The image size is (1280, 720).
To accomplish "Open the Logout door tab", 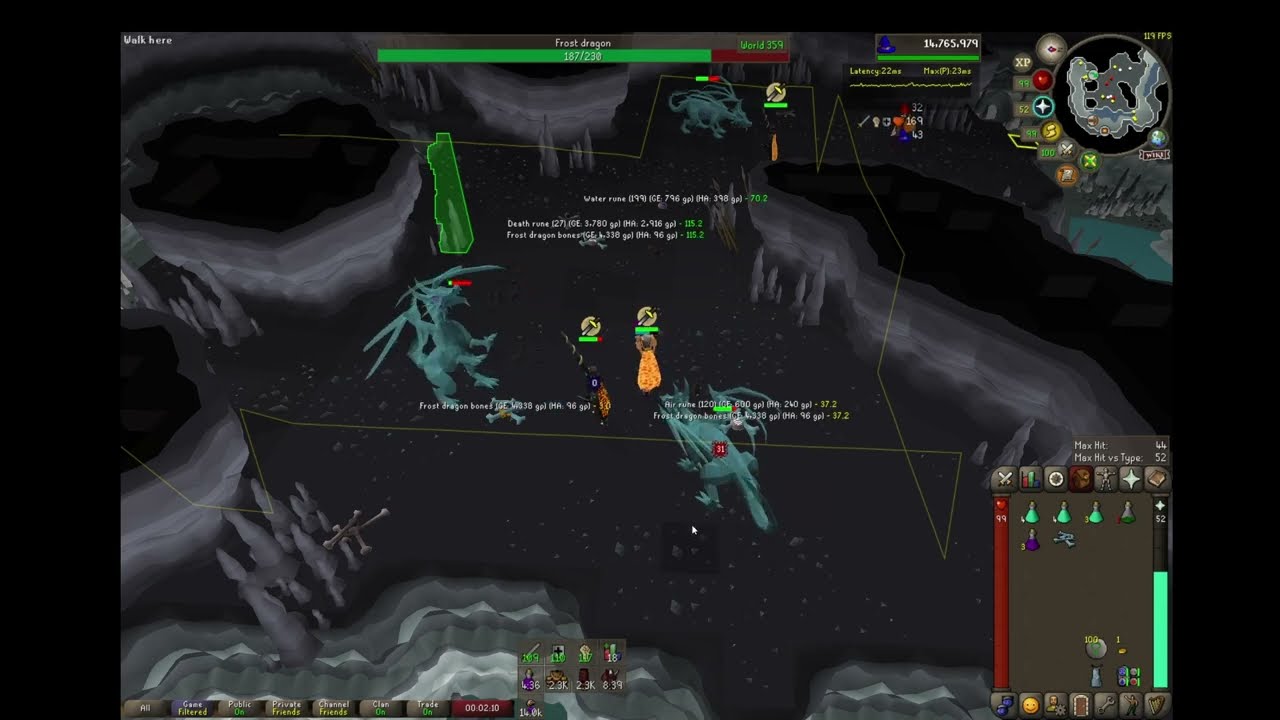I will (x=1080, y=705).
